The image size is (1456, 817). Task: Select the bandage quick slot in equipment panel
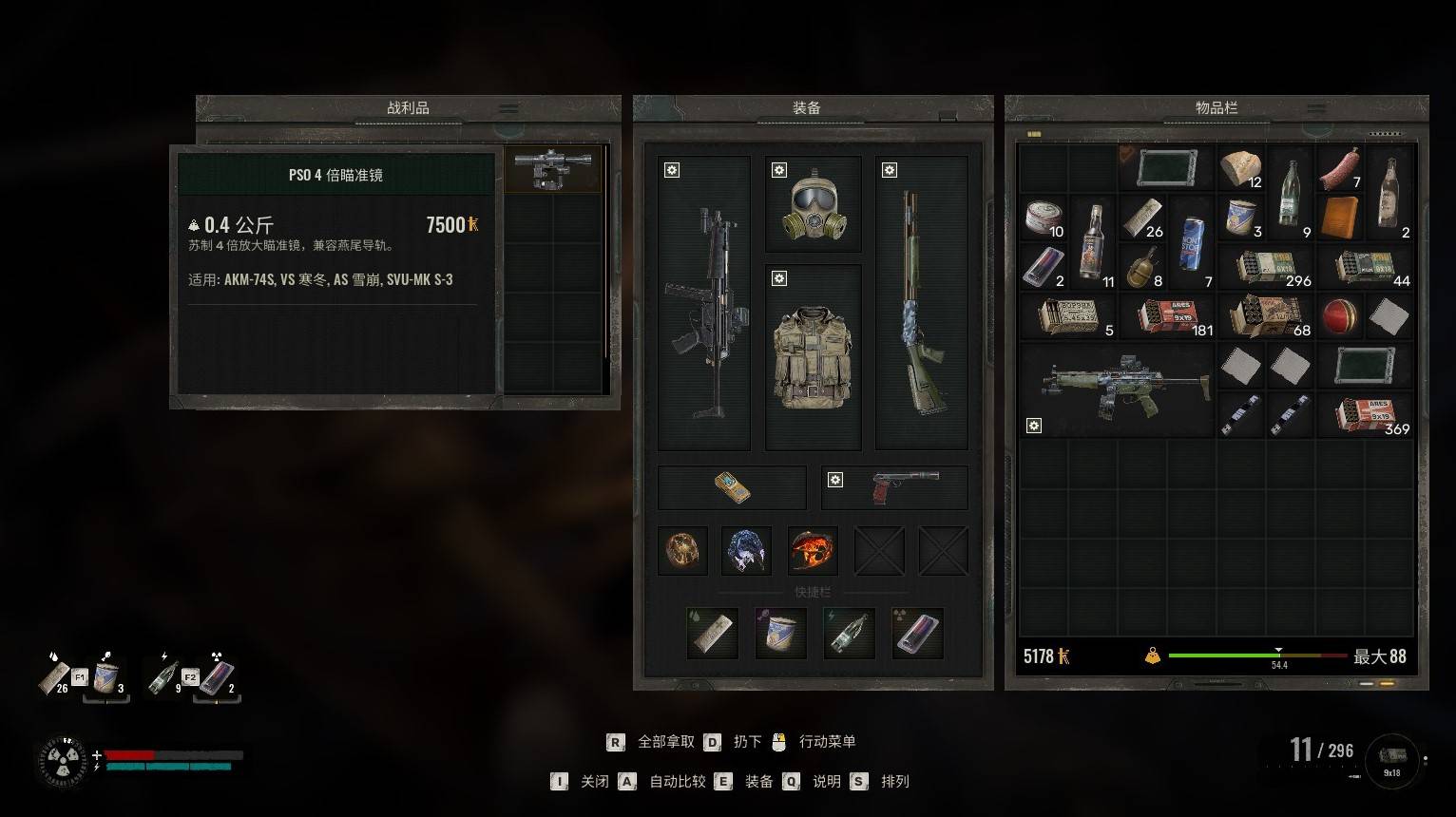pos(712,634)
